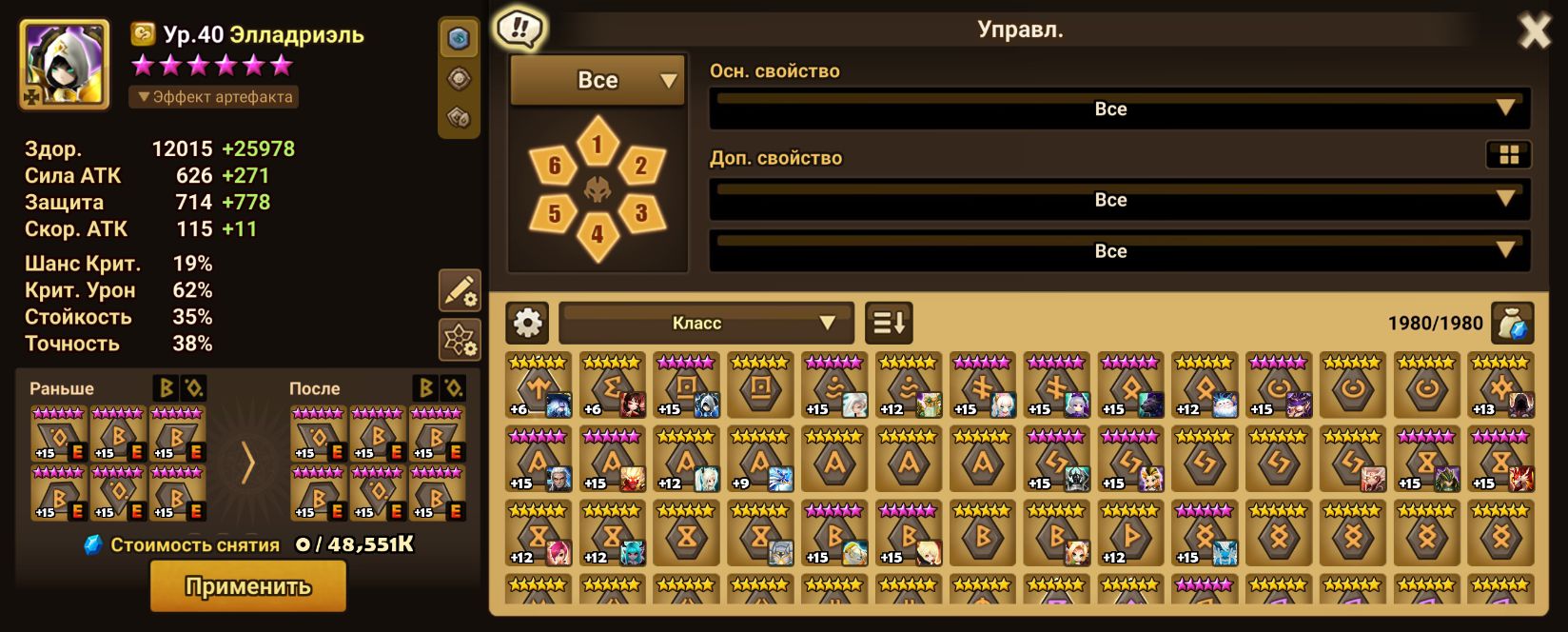Click the exclamation speech bubble icon
Viewport: 1568px width, 632px height.
[x=519, y=29]
